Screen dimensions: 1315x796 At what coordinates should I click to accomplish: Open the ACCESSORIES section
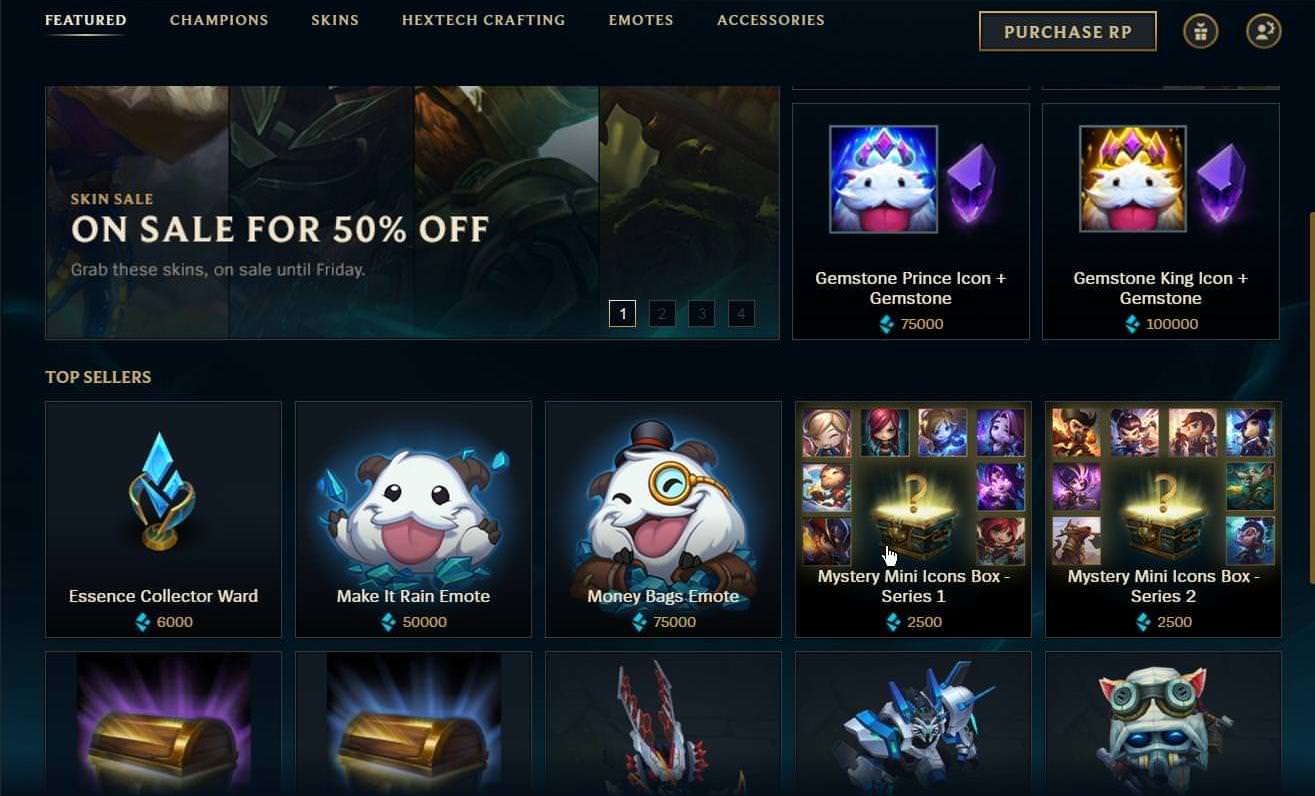coord(770,20)
